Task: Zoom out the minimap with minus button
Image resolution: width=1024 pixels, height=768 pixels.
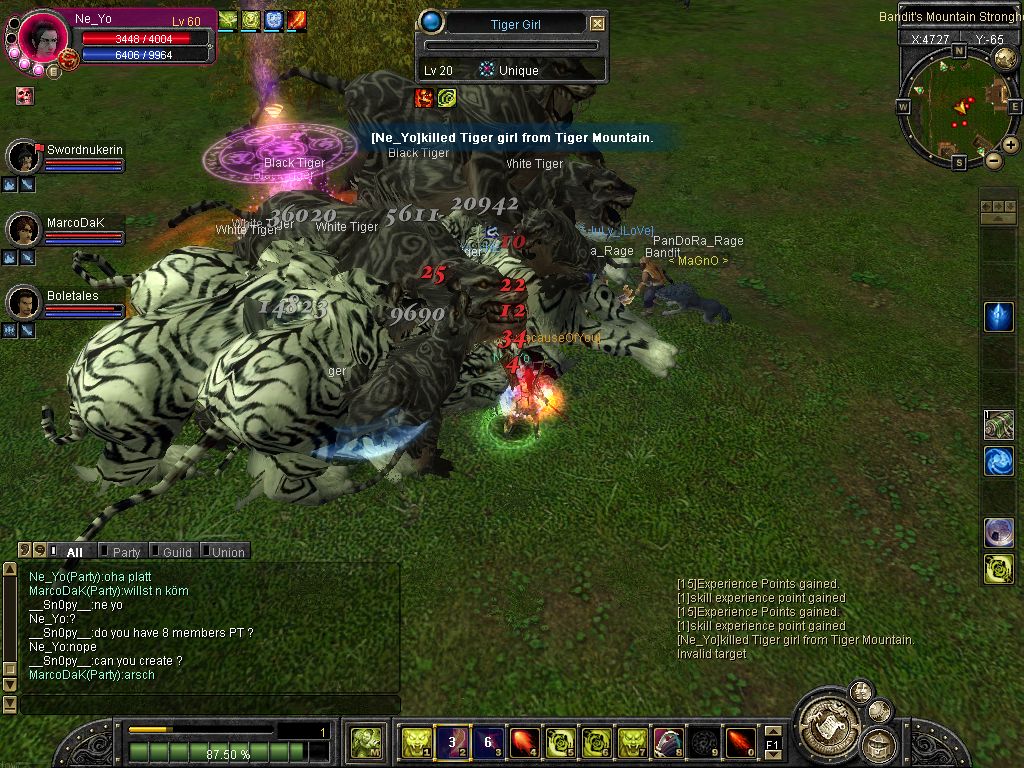Action: [x=993, y=160]
